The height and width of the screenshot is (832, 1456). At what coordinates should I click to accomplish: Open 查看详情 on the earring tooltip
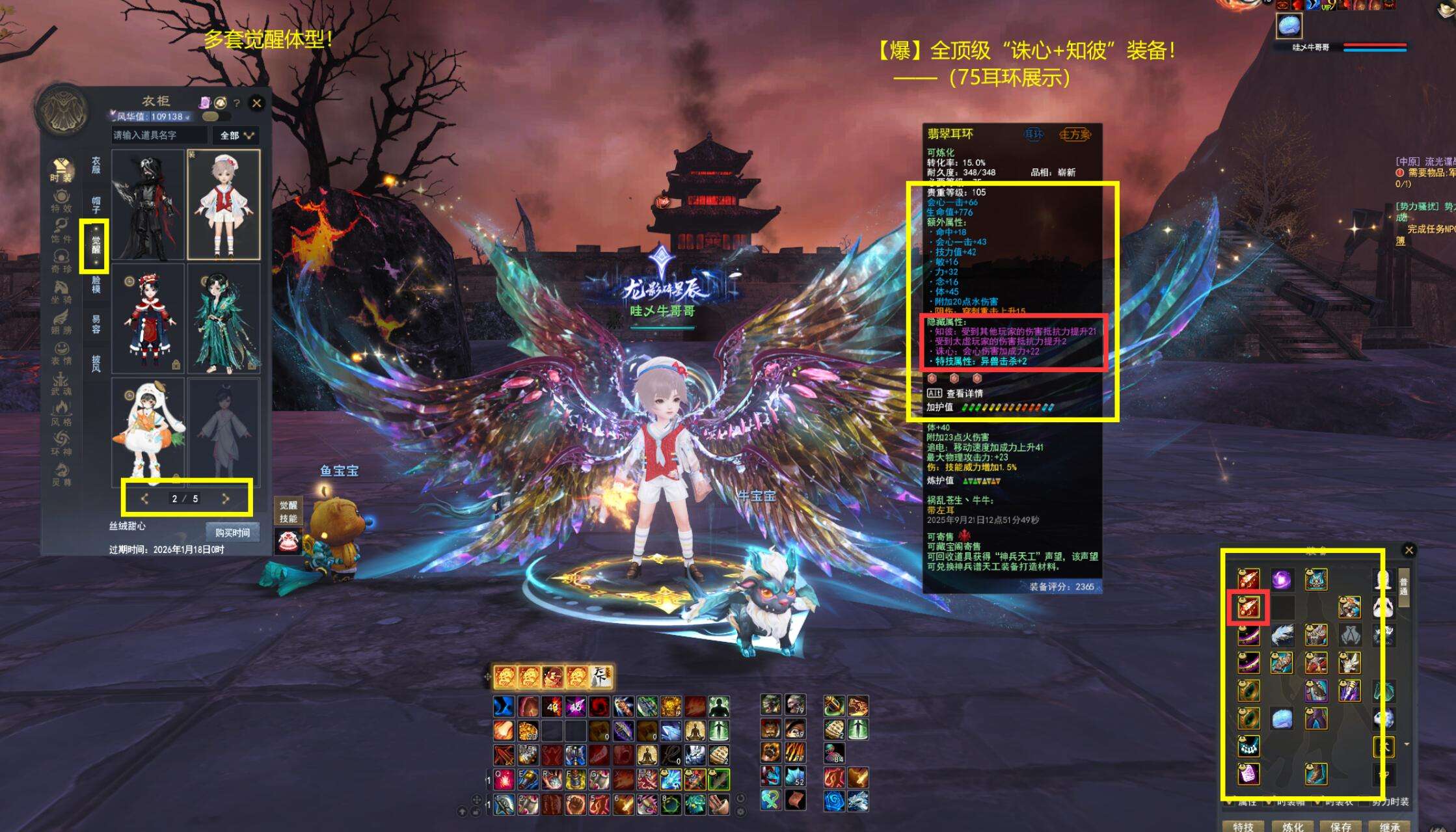click(964, 394)
